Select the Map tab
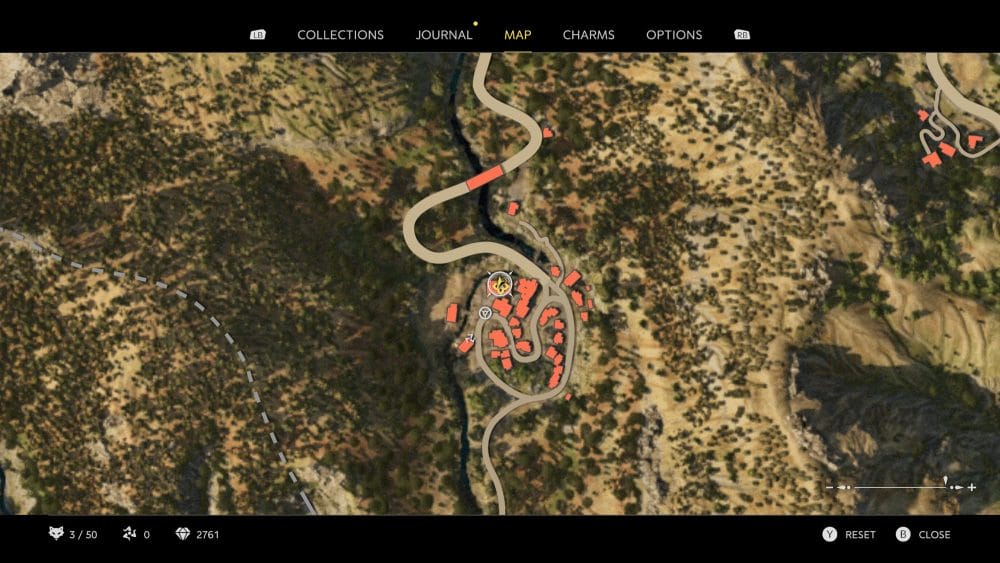The height and width of the screenshot is (563, 1000). [x=518, y=35]
